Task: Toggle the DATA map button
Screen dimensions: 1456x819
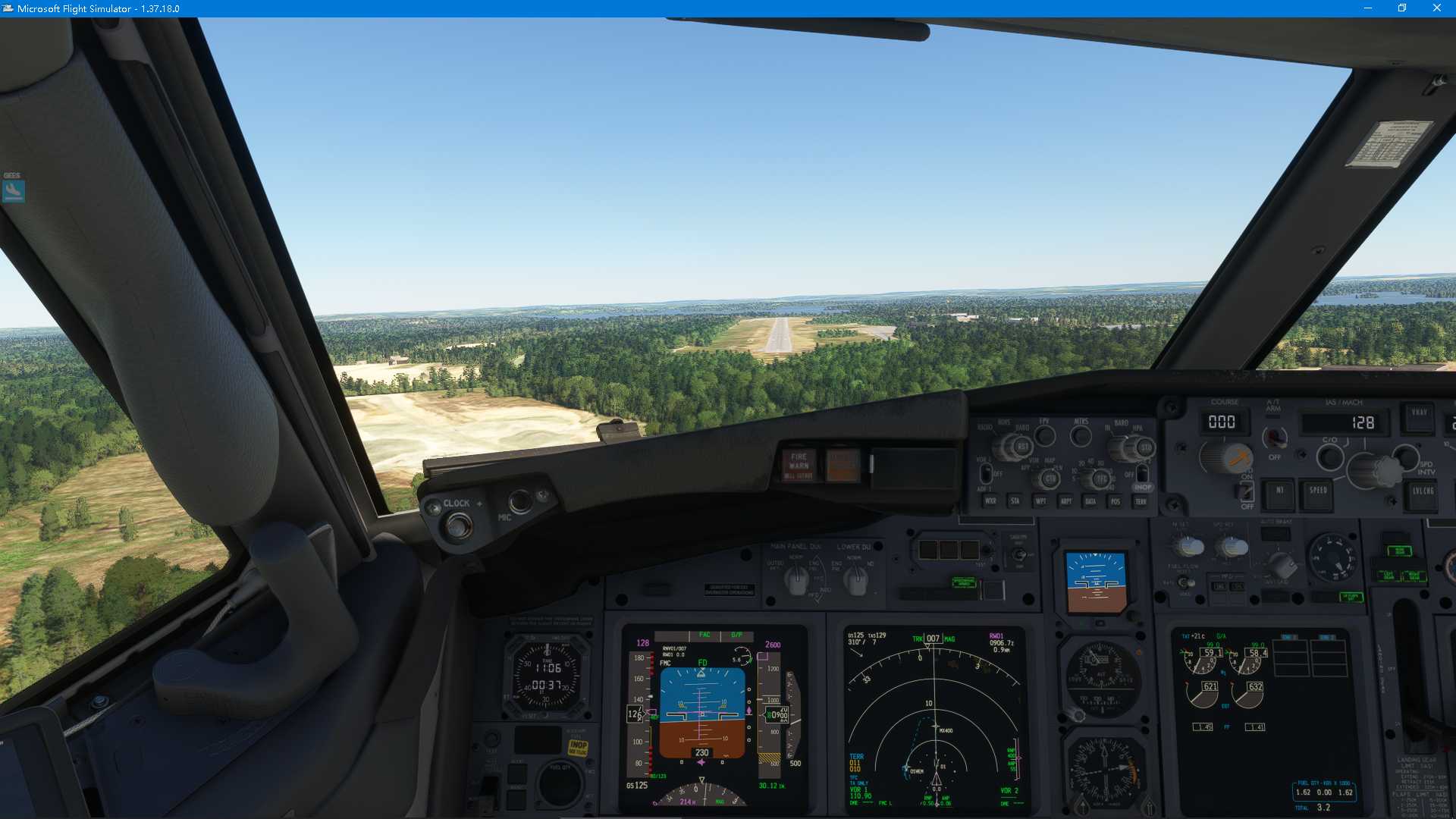Action: point(1090,501)
